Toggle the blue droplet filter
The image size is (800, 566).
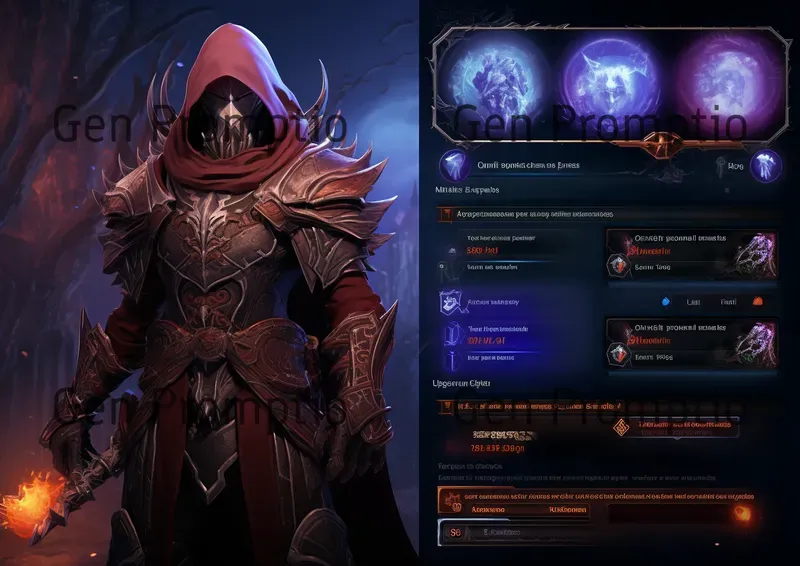pos(668,301)
